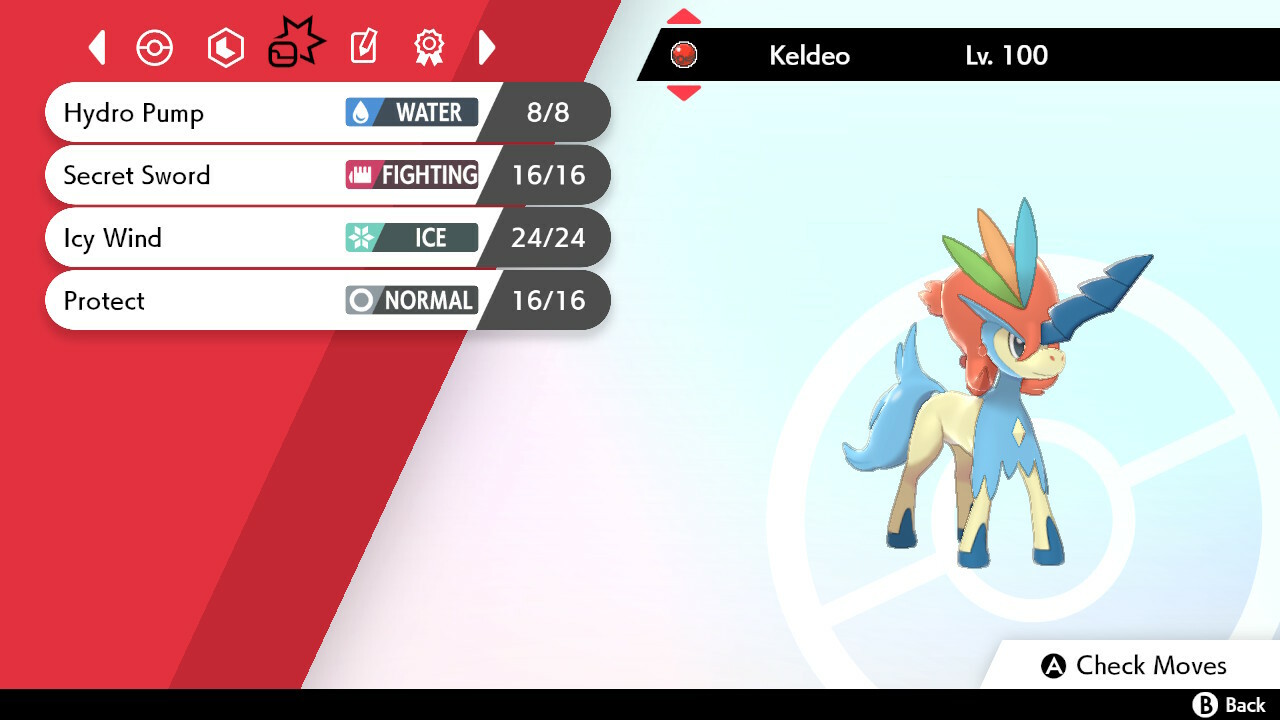
Task: Switch to the Poké Ball summary tab
Action: pyautogui.click(x=155, y=48)
